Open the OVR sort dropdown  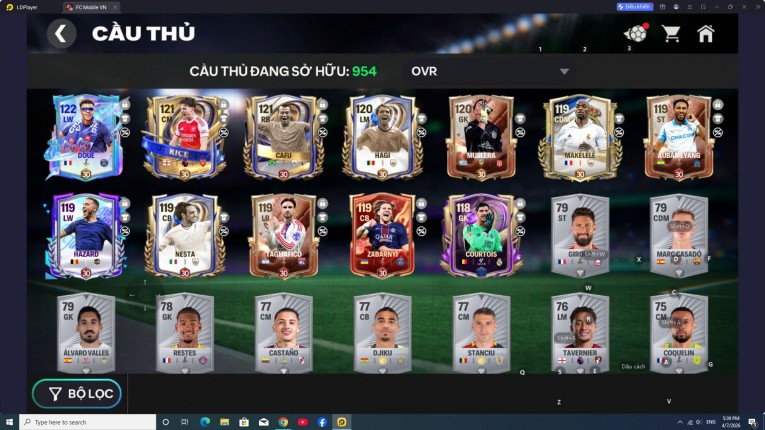(490, 72)
